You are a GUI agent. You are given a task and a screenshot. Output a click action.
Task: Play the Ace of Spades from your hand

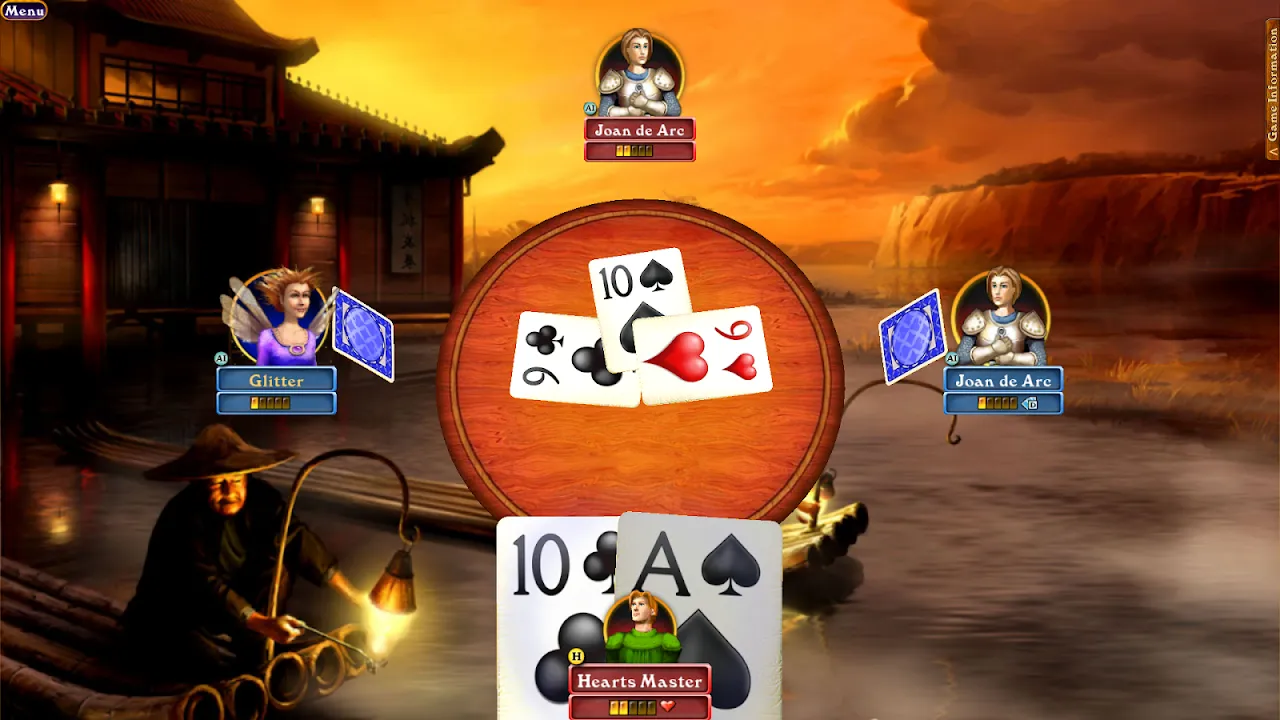click(700, 570)
